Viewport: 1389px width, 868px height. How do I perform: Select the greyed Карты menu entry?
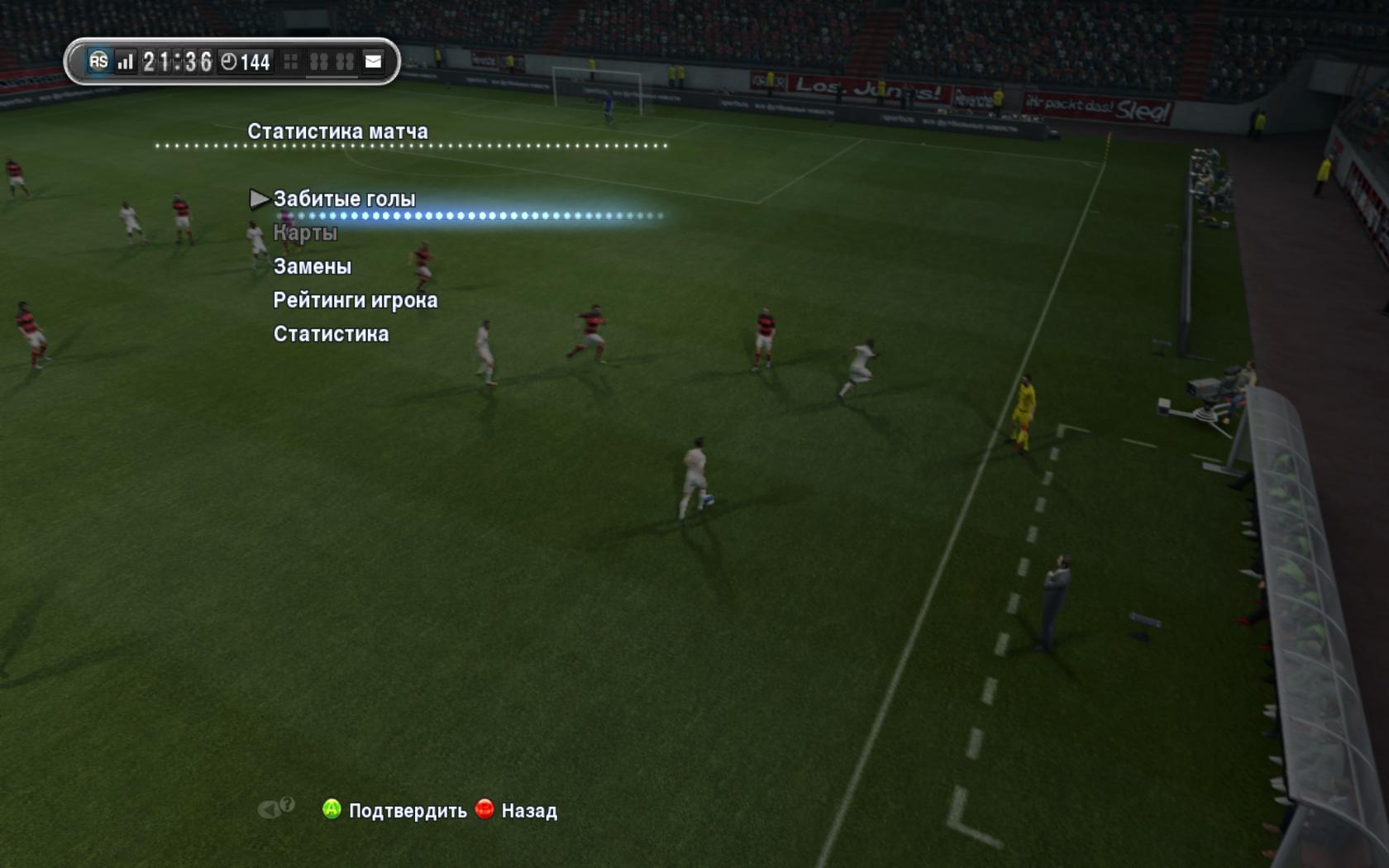tap(305, 233)
